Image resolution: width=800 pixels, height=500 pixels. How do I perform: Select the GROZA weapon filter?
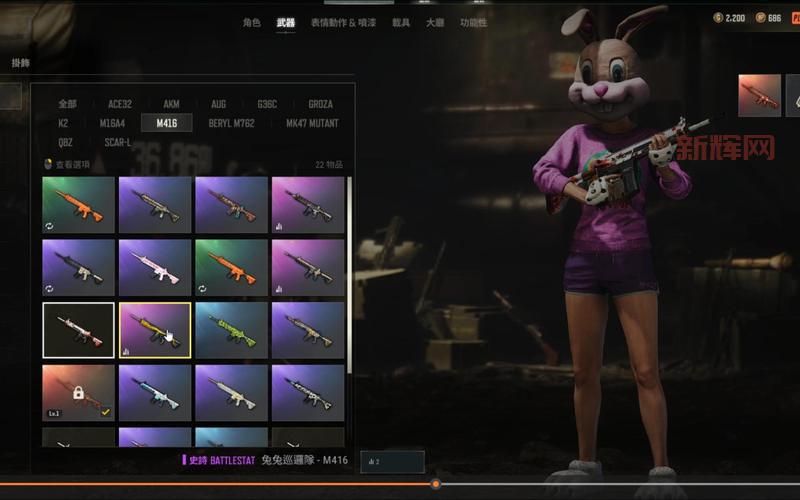tap(320, 104)
